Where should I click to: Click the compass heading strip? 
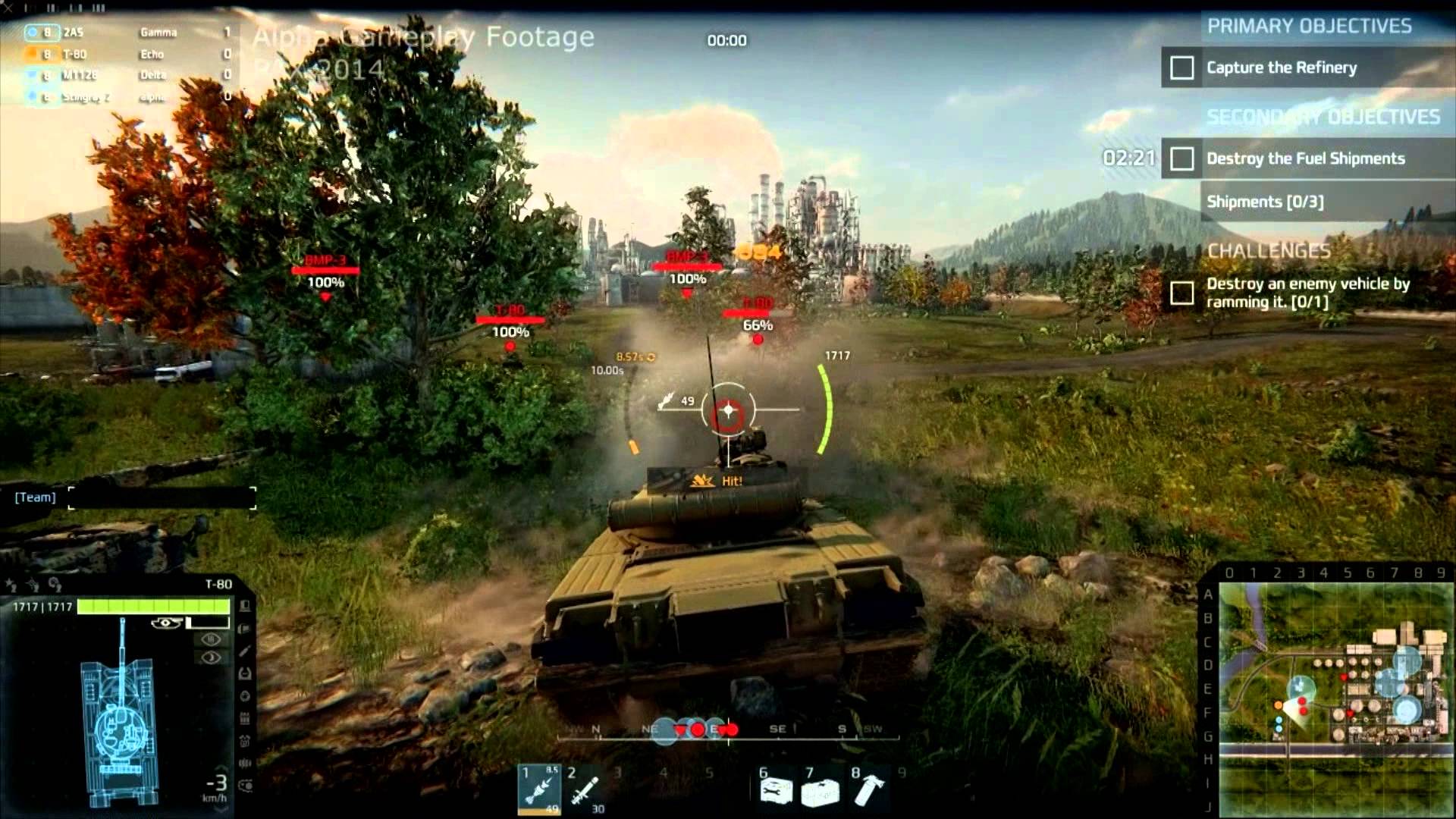(728, 730)
